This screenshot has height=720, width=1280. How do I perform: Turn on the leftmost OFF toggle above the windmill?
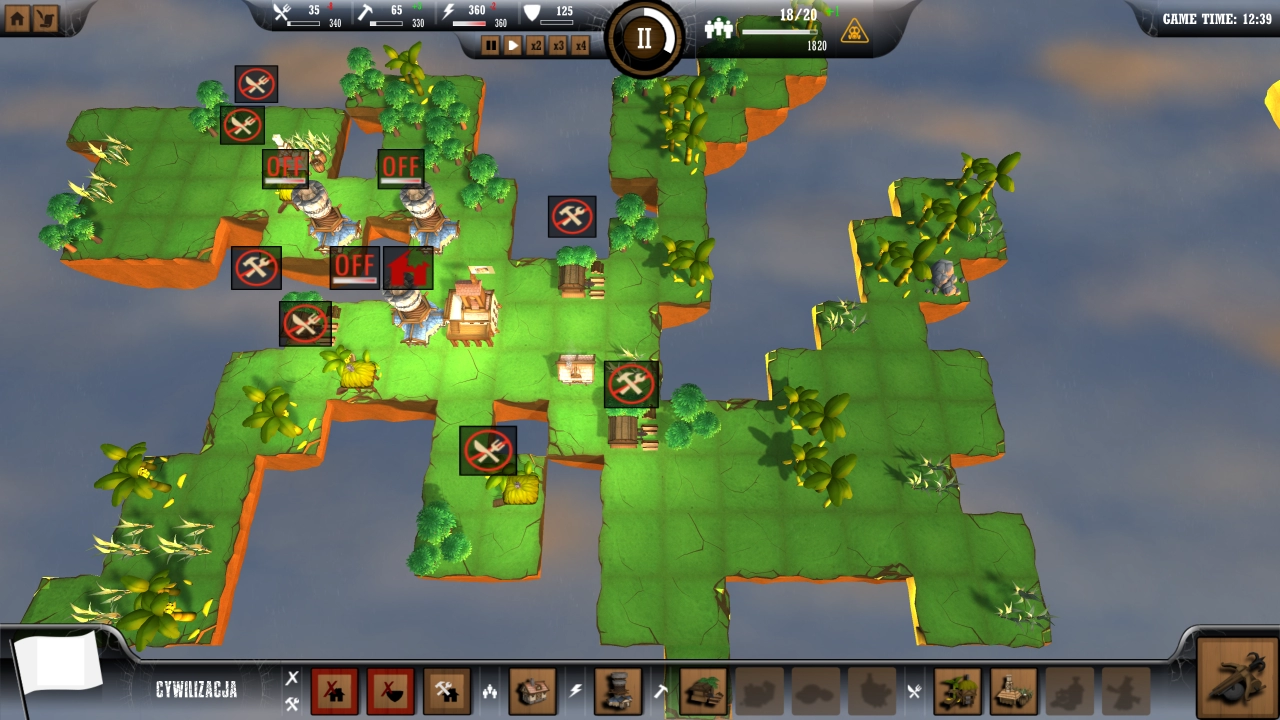pos(287,168)
